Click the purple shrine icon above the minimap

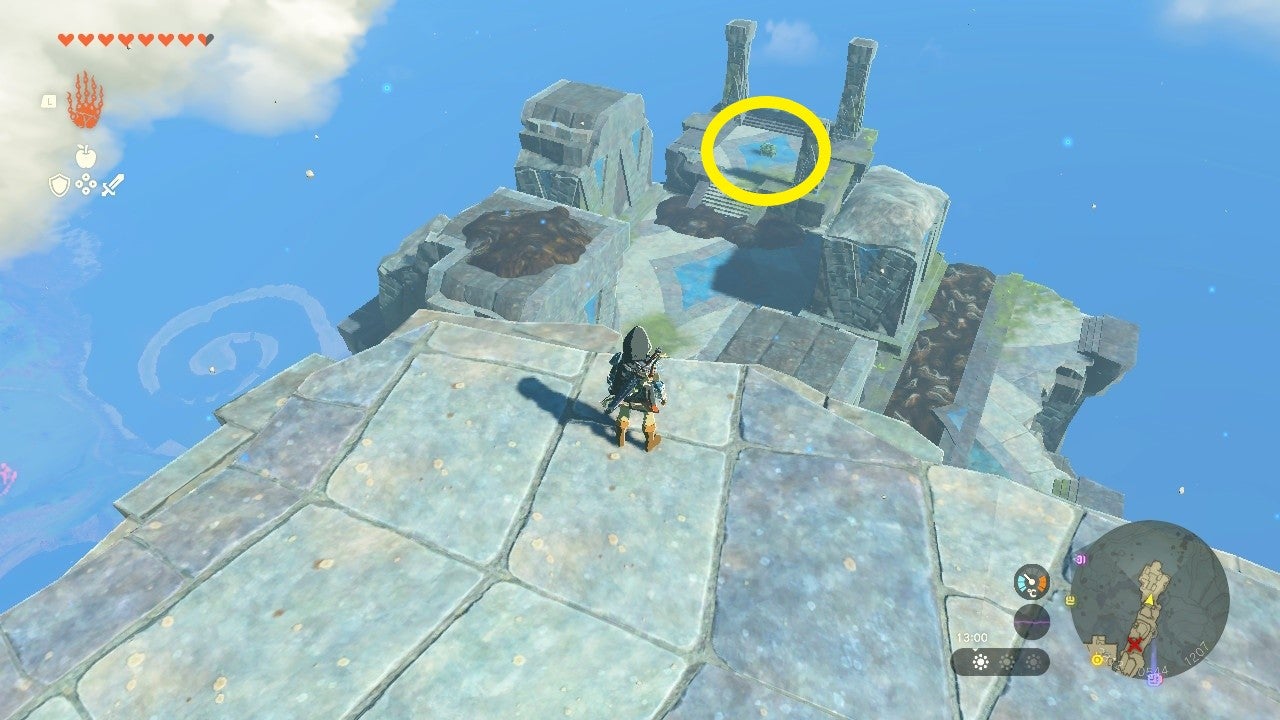(x=1081, y=557)
